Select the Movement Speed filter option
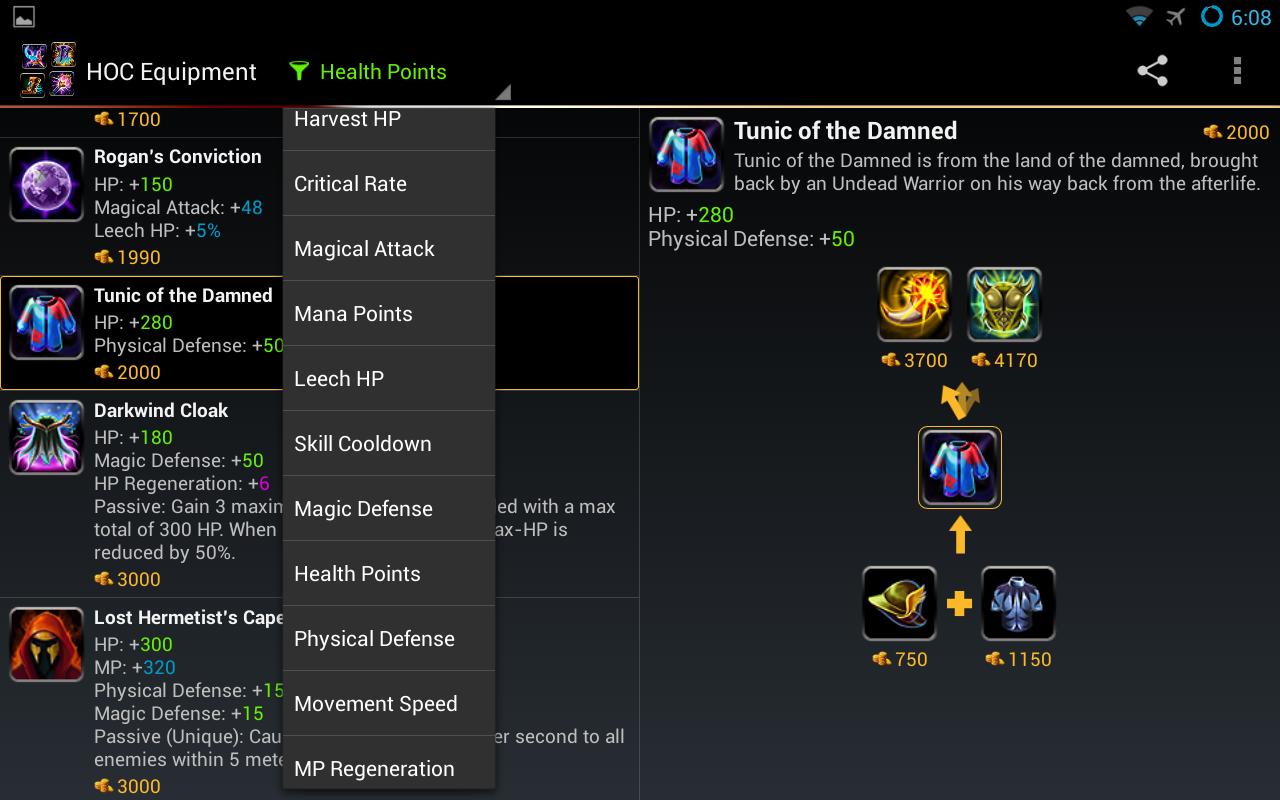This screenshot has height=800, width=1280. tap(388, 704)
